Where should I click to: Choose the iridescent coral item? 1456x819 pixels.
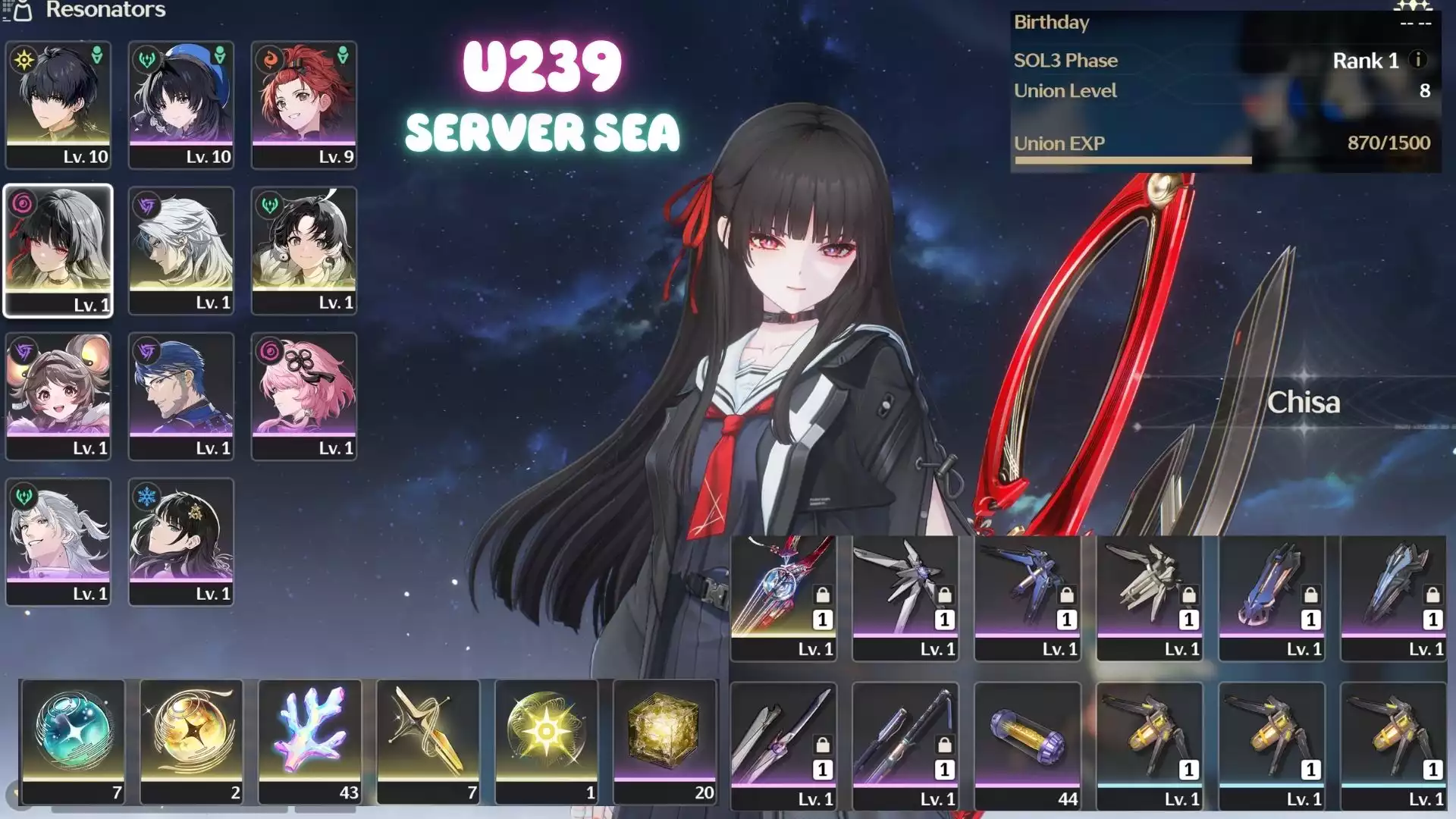click(310, 740)
